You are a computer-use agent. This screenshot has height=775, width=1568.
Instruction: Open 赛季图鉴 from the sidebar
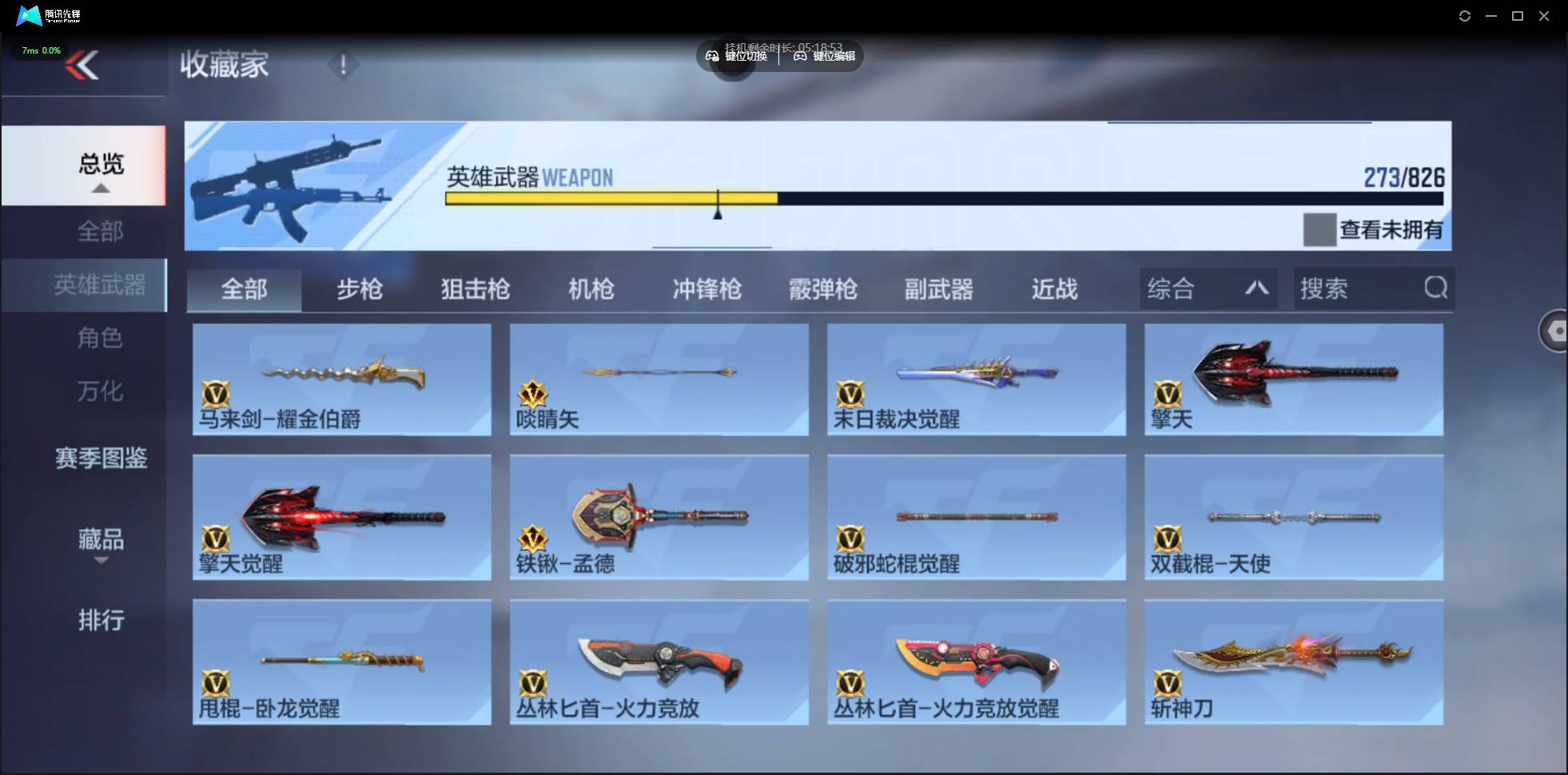[x=101, y=457]
